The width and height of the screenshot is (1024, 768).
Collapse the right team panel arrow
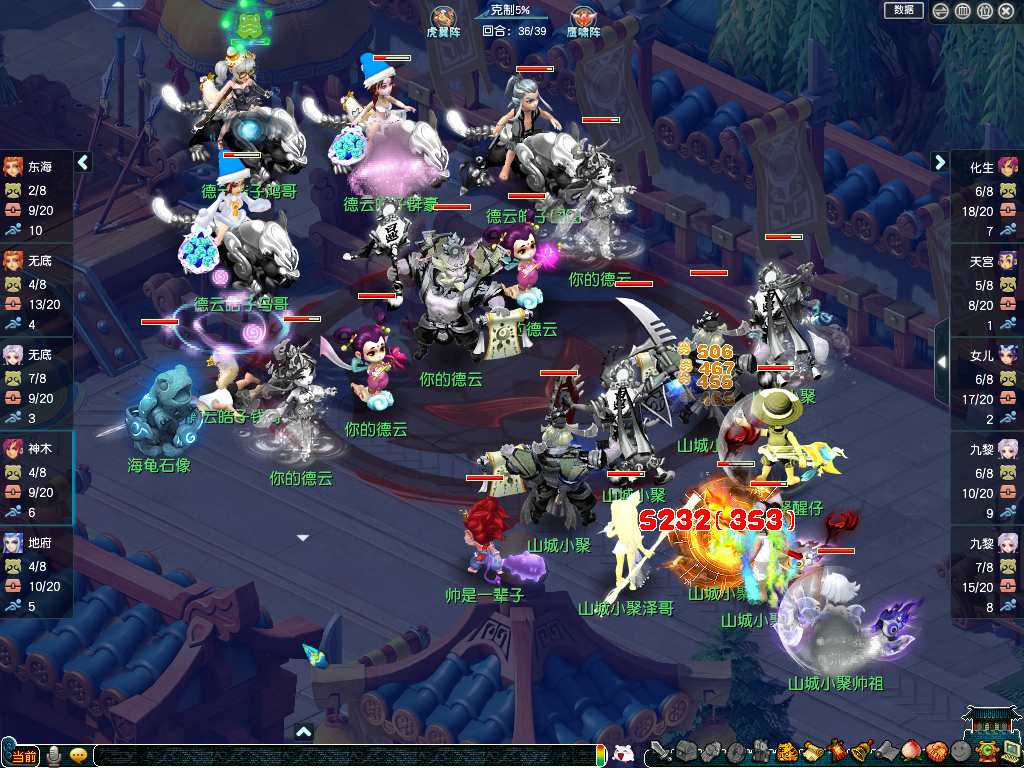click(940, 162)
